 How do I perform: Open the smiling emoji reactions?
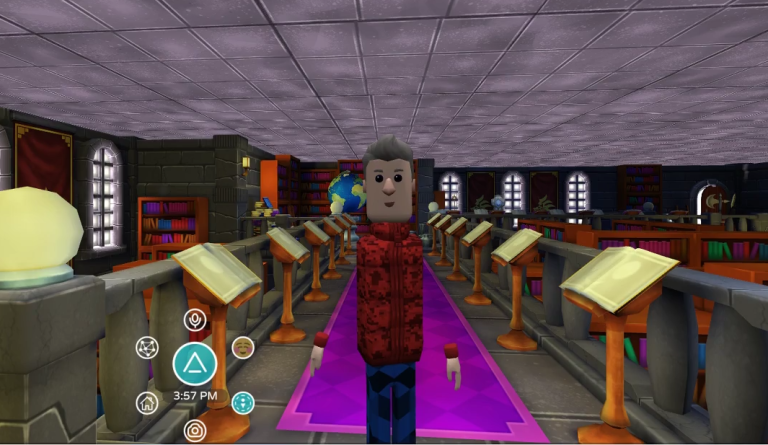pos(242,347)
